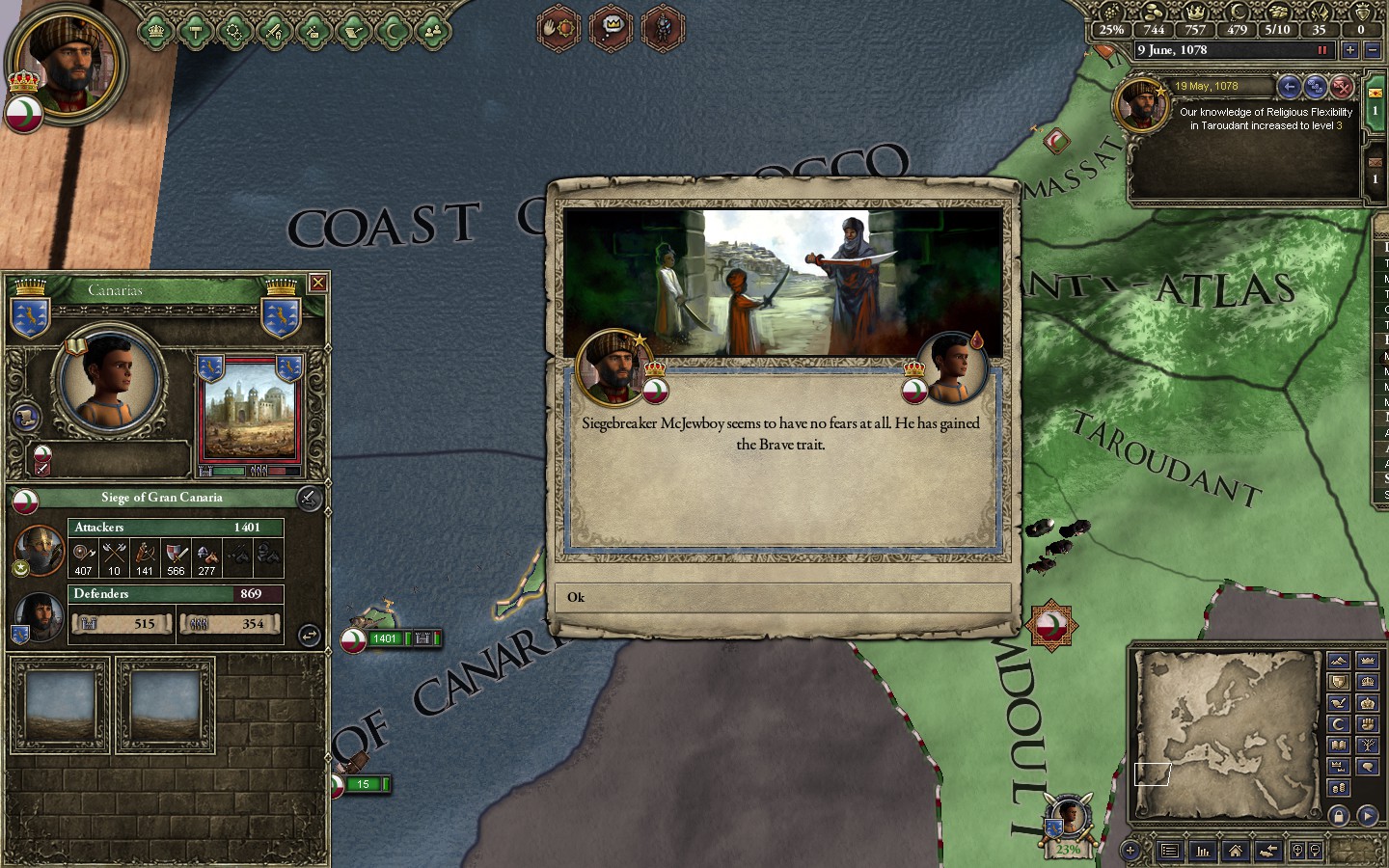This screenshot has width=1389, height=868.
Task: Switch to the terrain map mode
Action: point(1338,660)
